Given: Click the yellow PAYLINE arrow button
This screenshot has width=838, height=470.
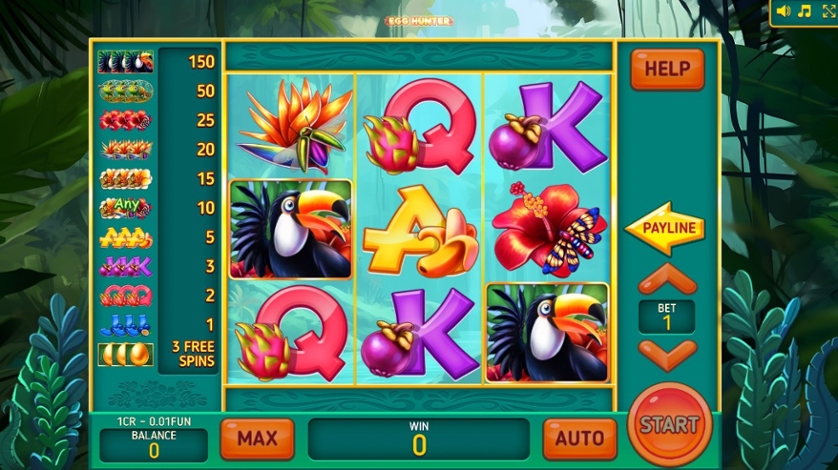Looking at the screenshot, I should [x=664, y=228].
